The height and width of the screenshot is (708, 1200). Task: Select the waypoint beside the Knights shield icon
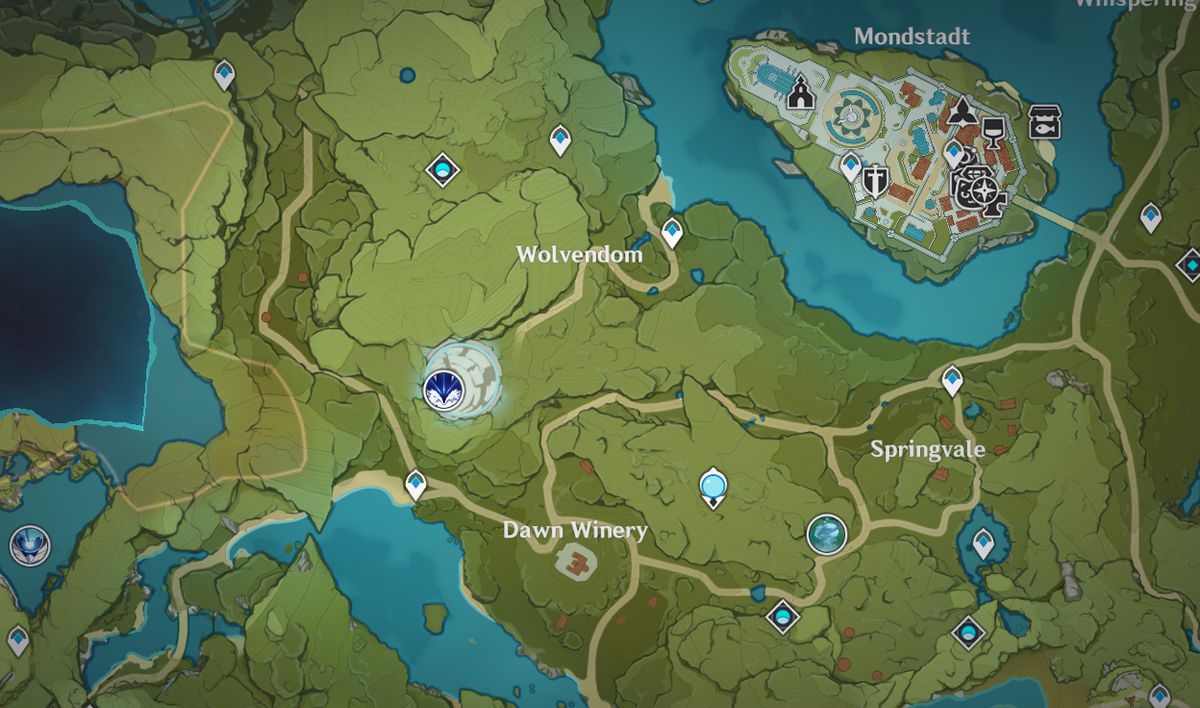click(x=851, y=166)
